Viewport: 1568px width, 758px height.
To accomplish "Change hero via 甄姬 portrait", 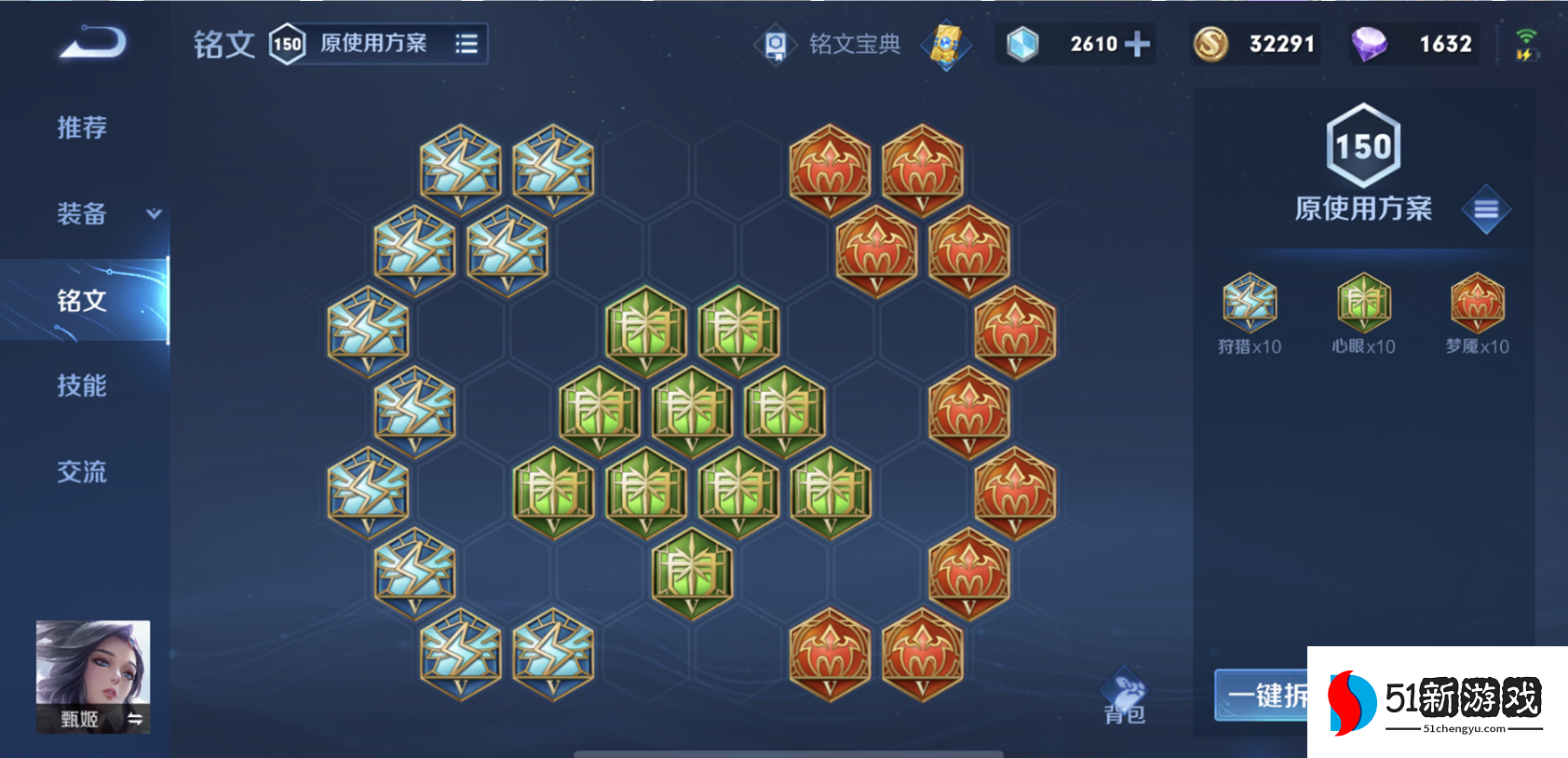I will coord(92,675).
